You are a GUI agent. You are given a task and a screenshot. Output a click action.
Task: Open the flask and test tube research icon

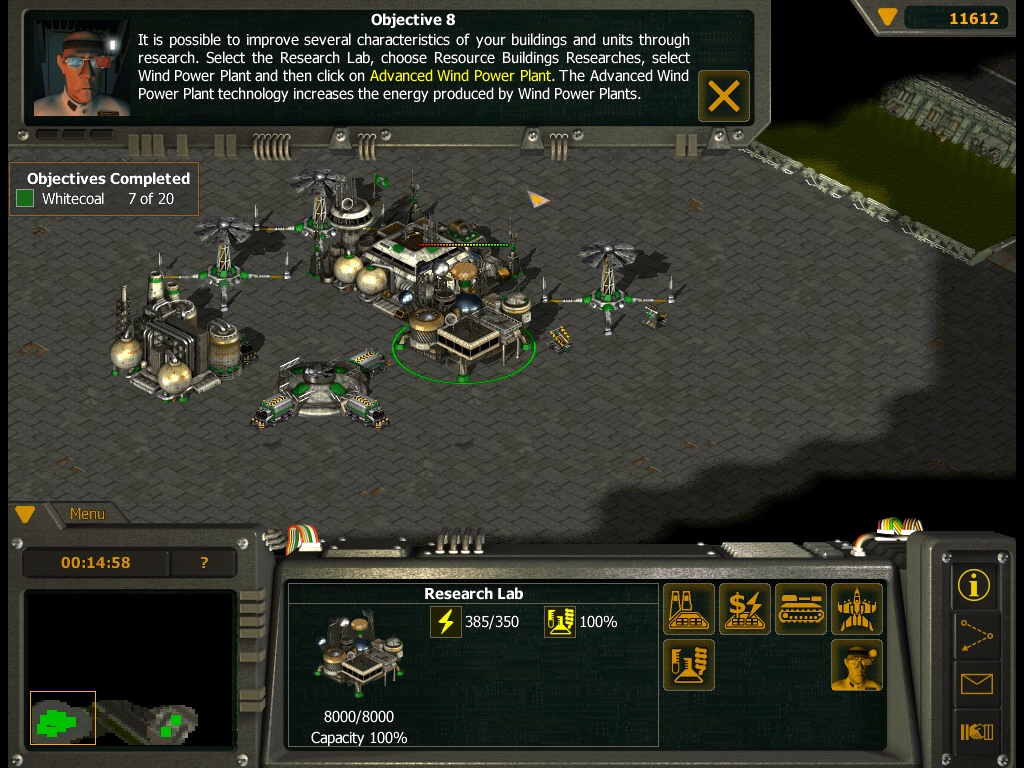pos(689,665)
